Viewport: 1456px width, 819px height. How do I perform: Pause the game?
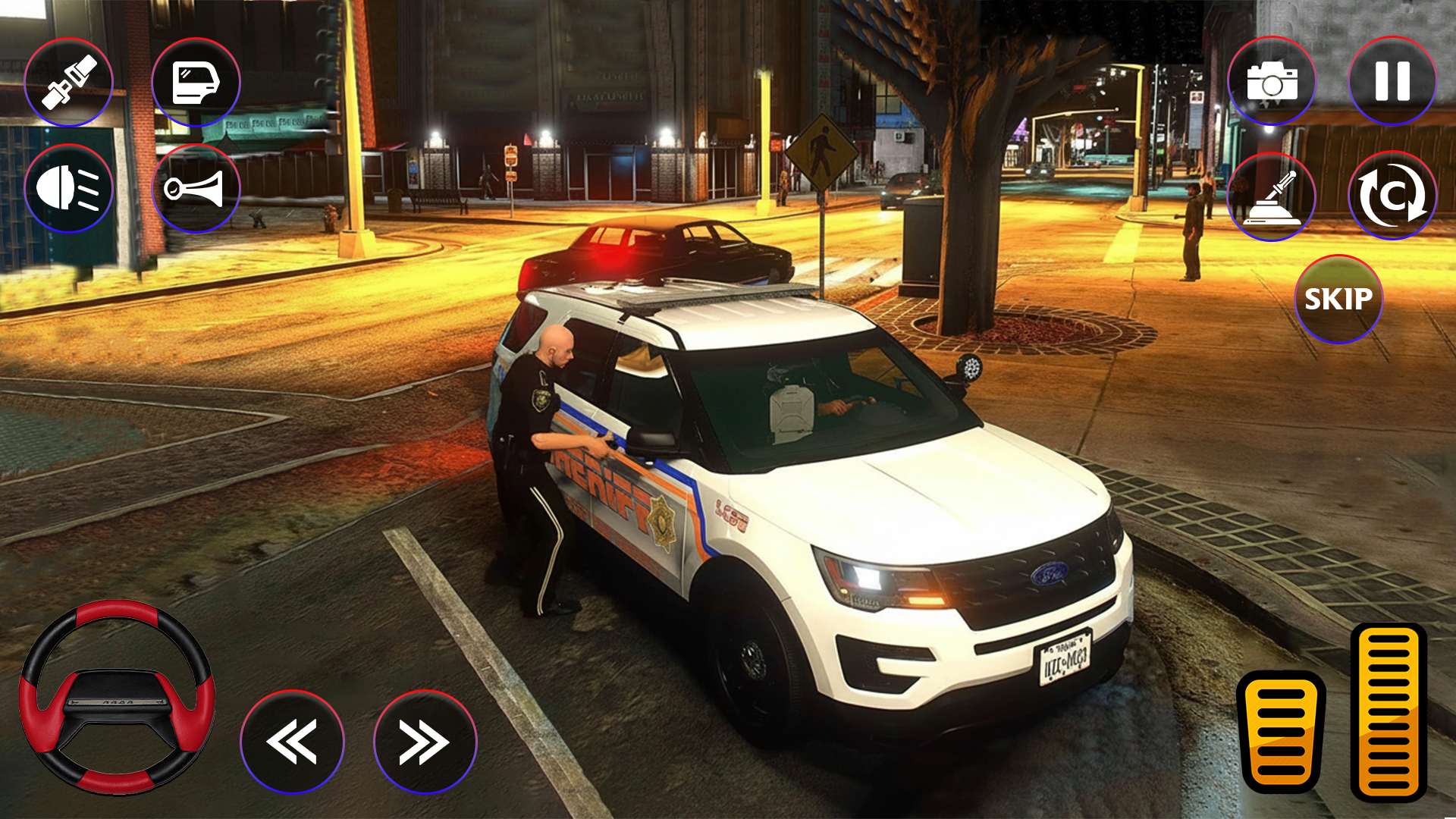(x=1392, y=81)
